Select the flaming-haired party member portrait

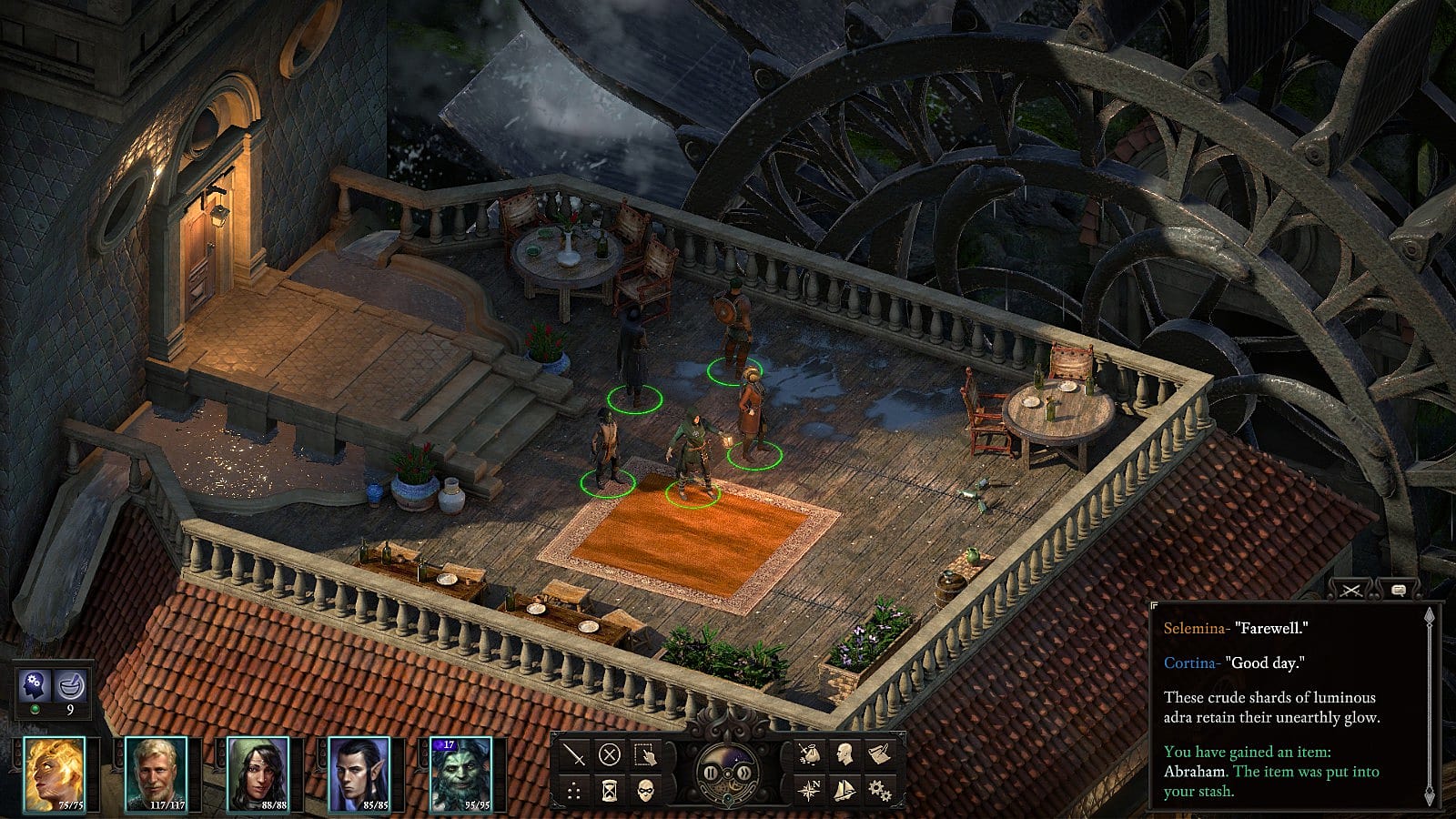(55, 773)
